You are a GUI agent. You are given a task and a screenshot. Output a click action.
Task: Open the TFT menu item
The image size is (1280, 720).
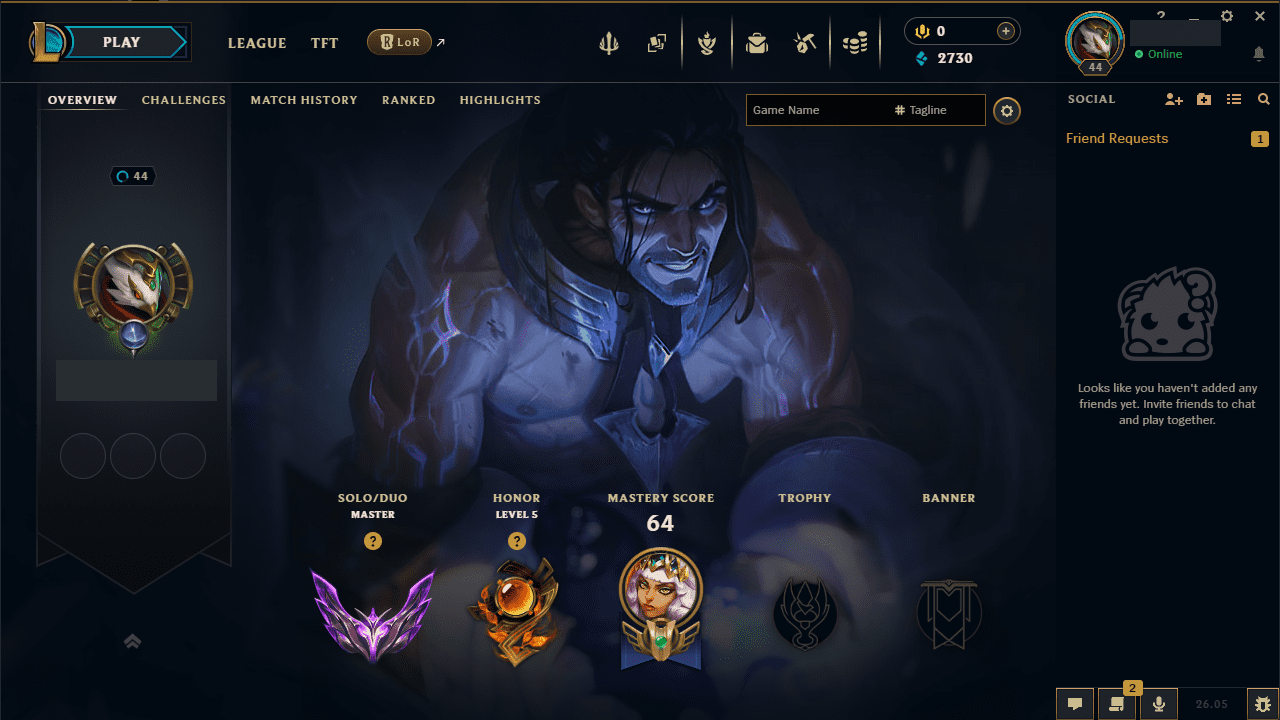(324, 43)
